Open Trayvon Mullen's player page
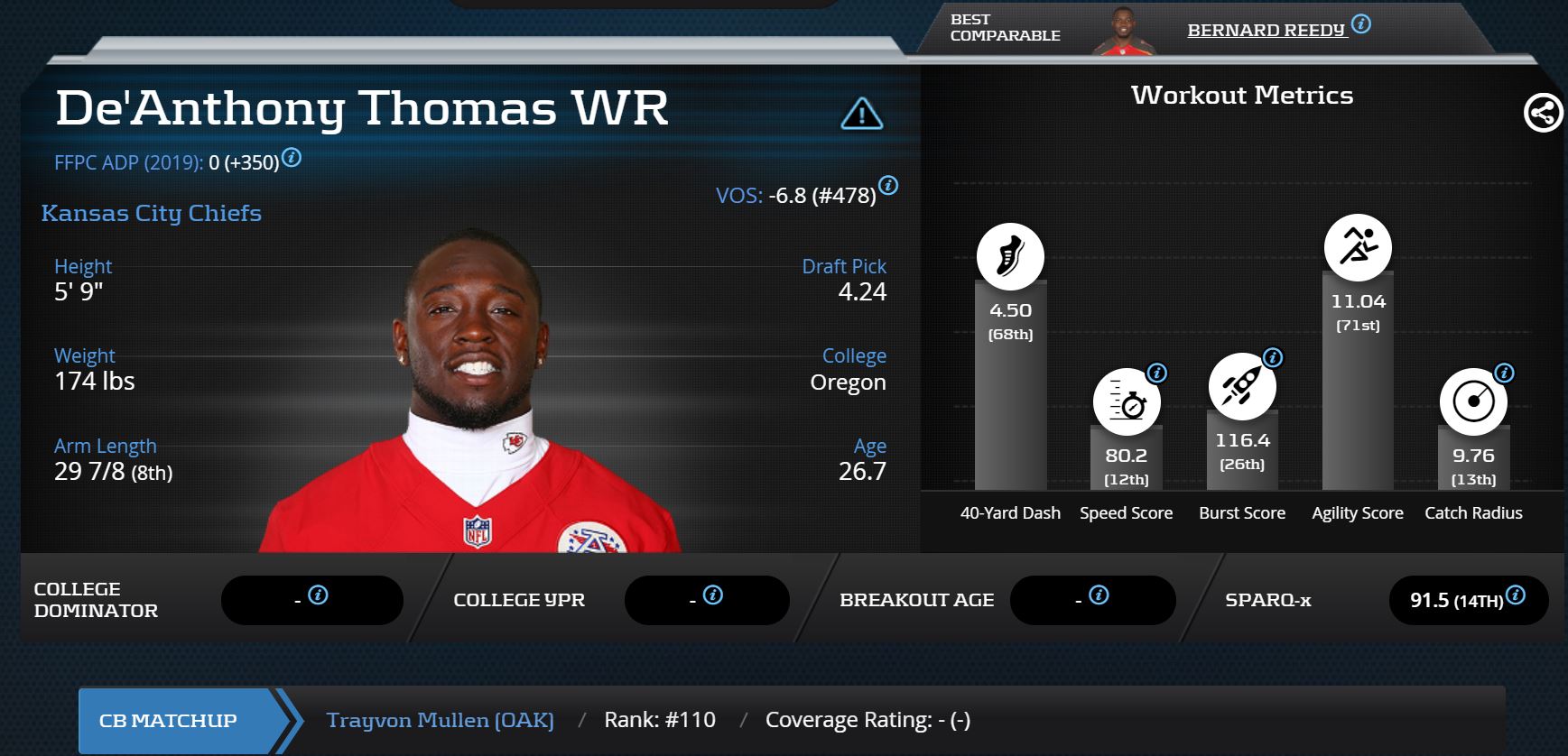1568x756 pixels. coord(441,720)
